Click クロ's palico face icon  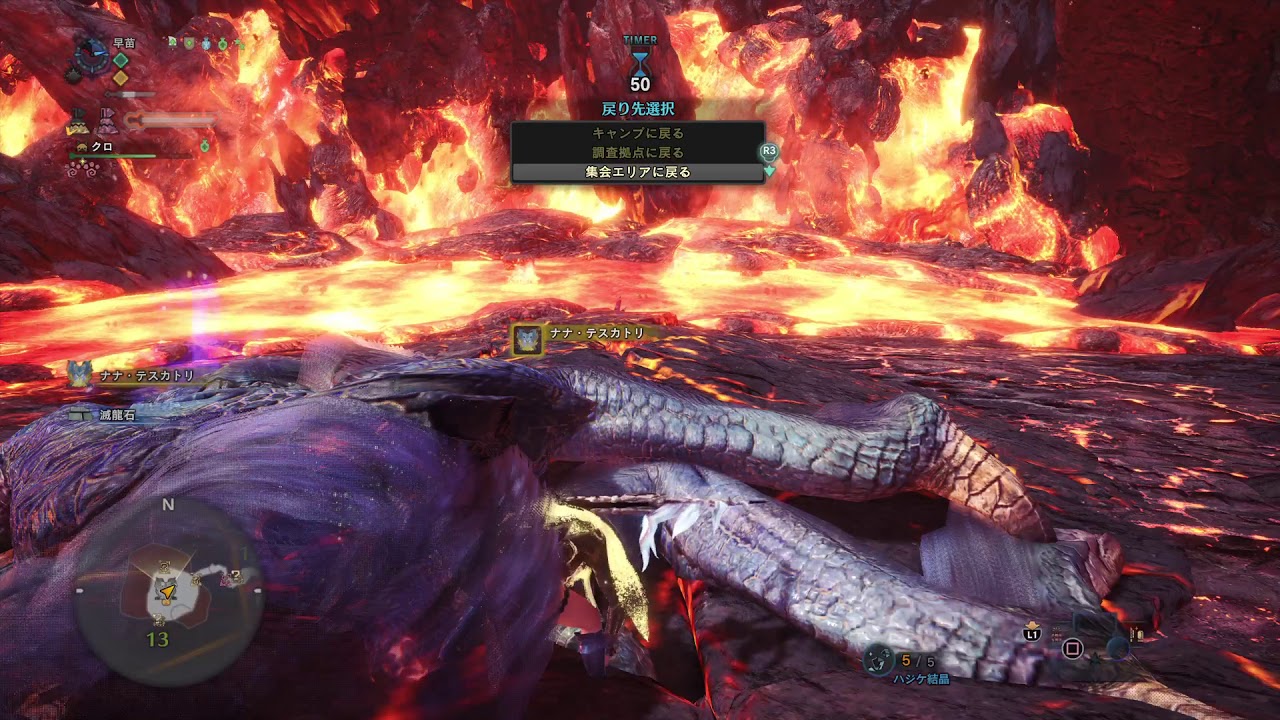point(81,146)
